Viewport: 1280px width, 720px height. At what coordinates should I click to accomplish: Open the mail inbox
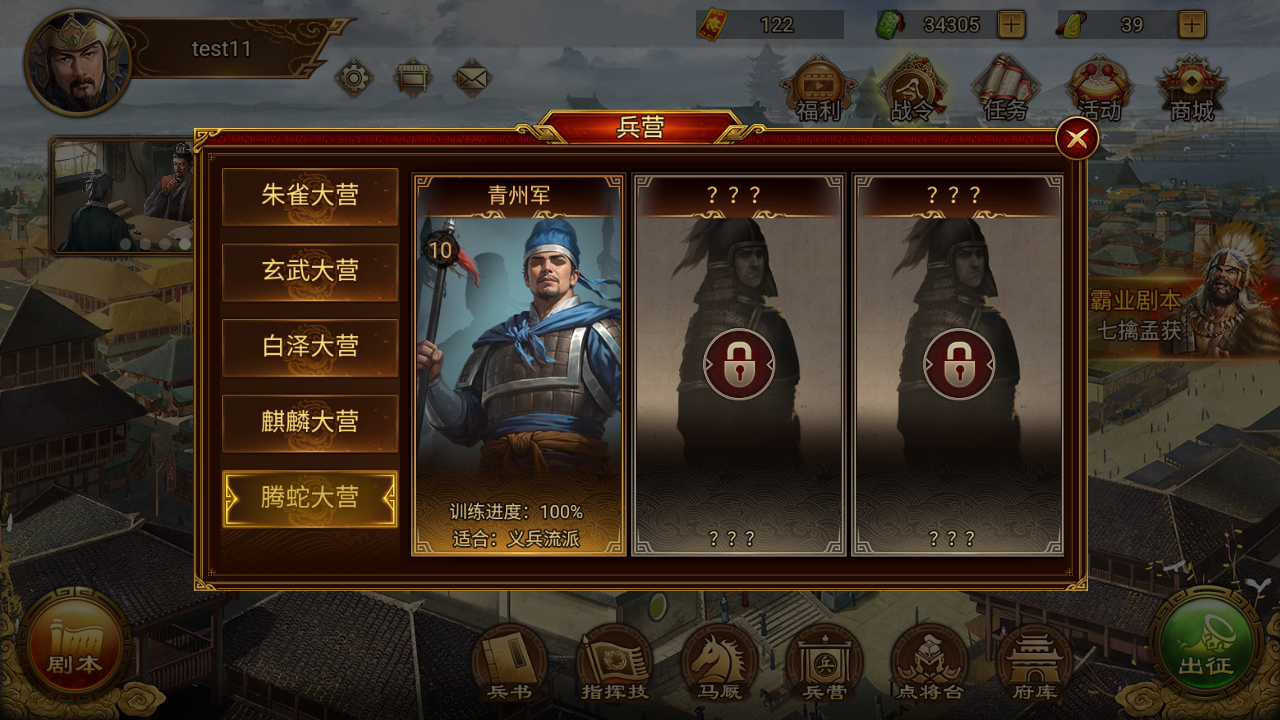[472, 76]
